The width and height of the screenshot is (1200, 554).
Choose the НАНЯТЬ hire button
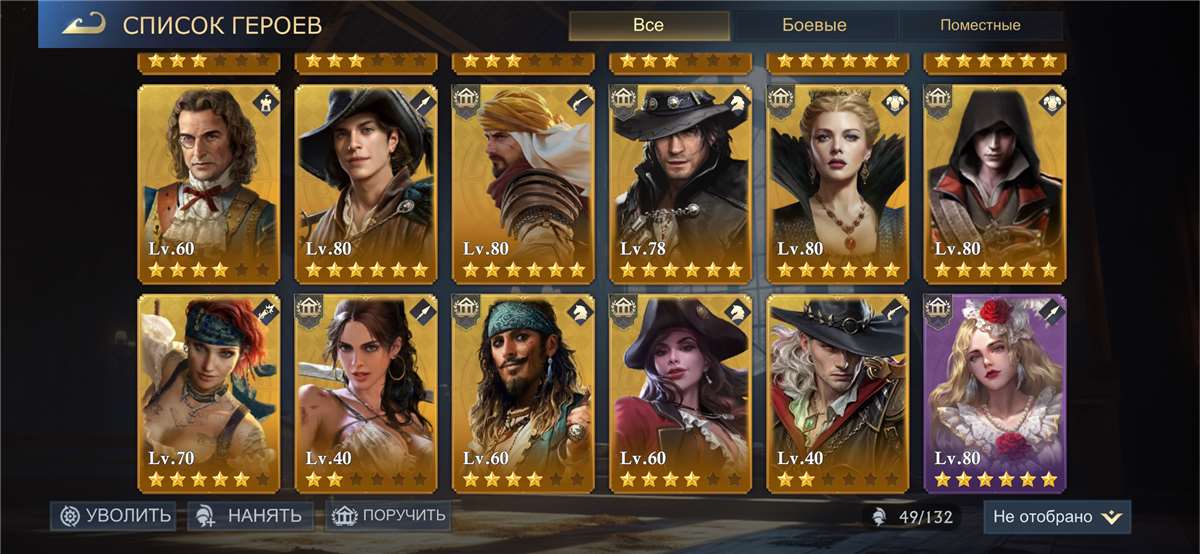pos(251,516)
